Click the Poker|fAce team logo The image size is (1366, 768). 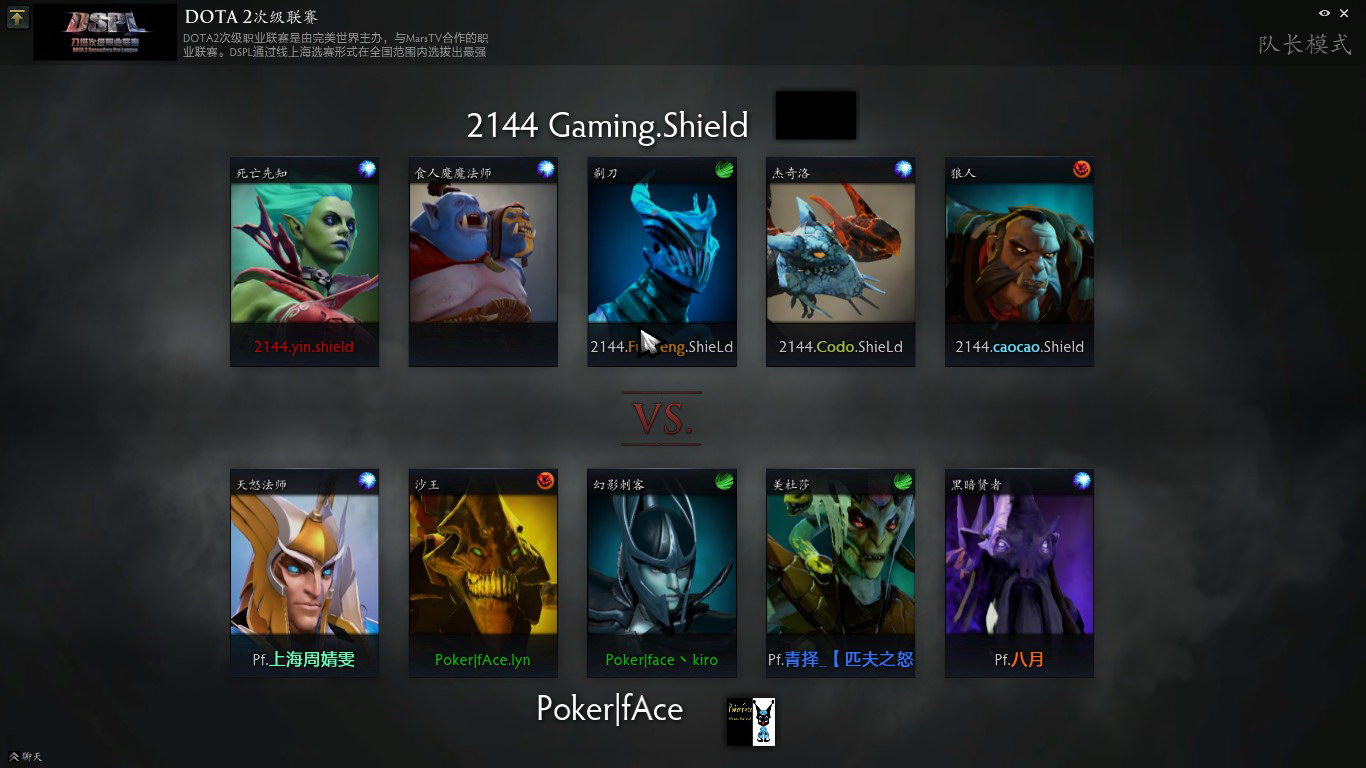750,721
